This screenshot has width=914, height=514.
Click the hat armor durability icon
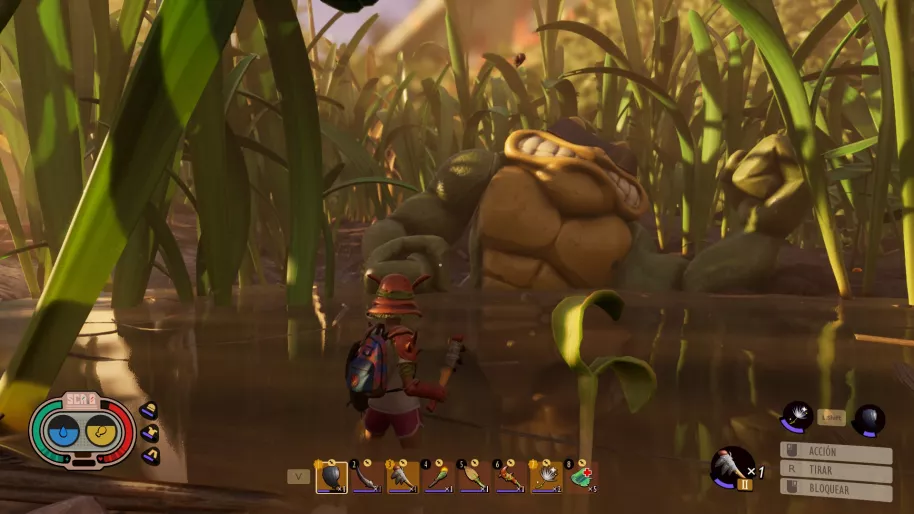tap(149, 410)
